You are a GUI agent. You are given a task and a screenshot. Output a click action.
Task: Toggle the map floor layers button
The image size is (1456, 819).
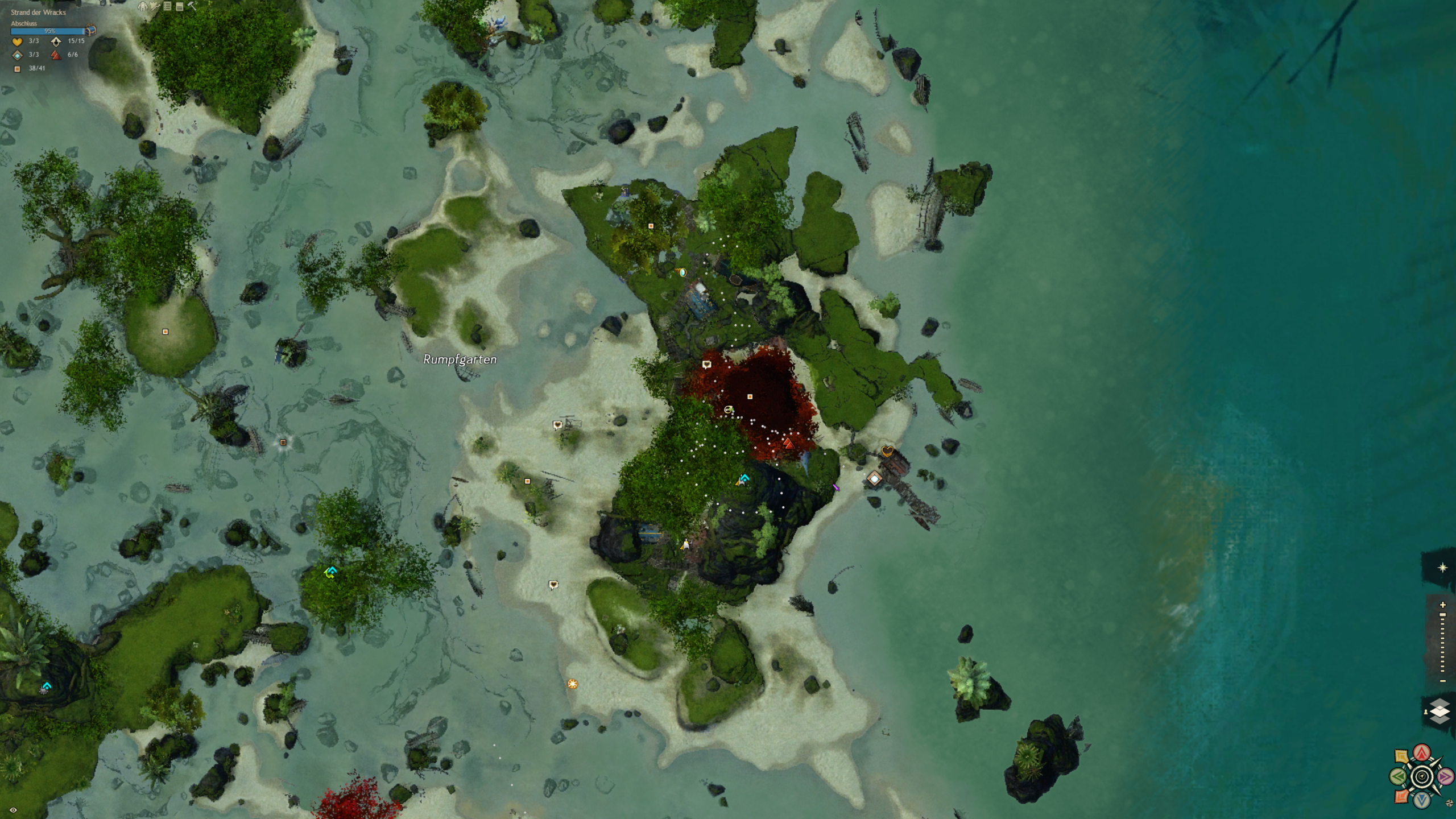pyautogui.click(x=1439, y=711)
